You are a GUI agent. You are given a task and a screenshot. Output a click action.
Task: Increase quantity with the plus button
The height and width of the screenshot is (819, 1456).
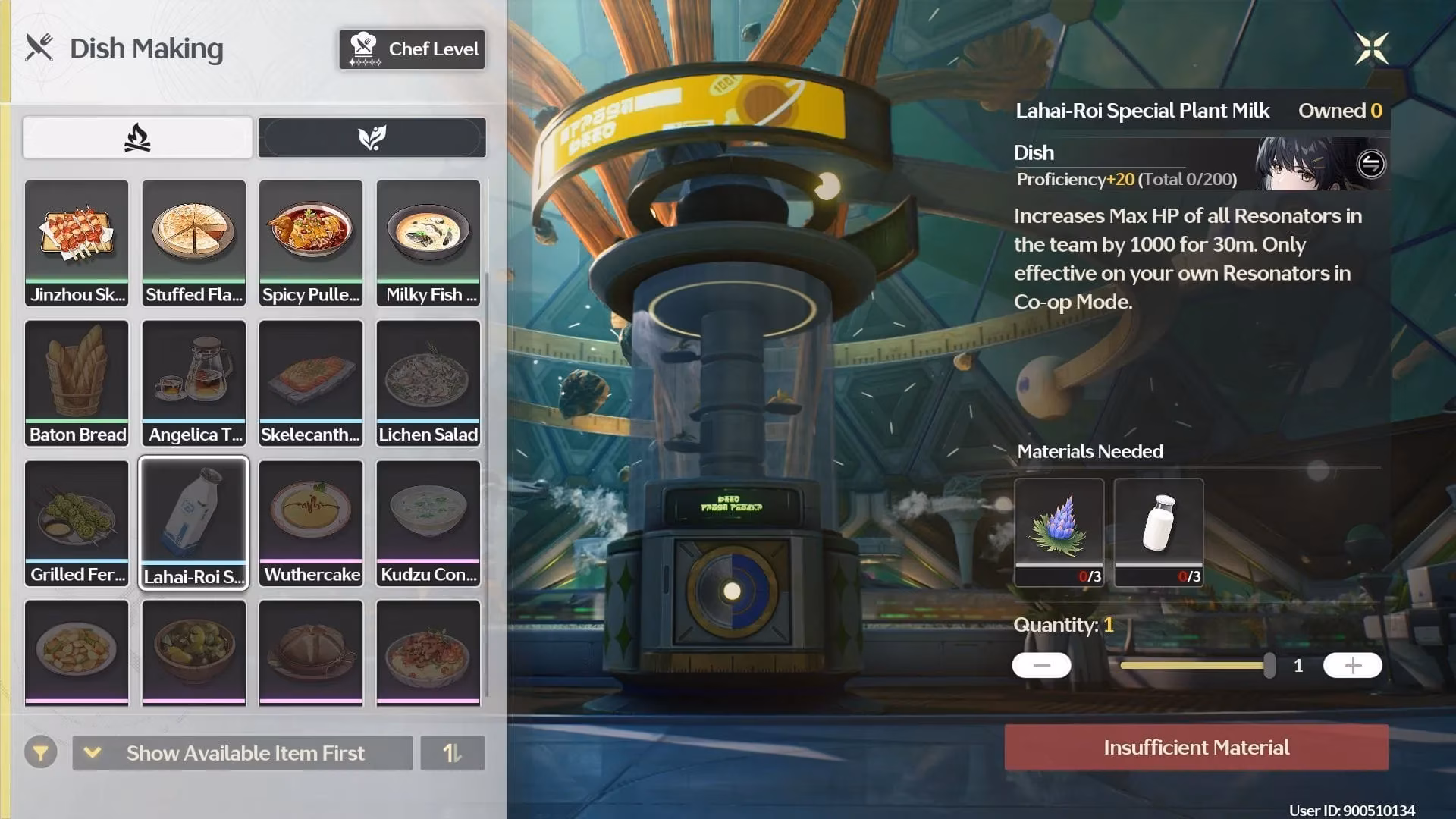click(1352, 666)
